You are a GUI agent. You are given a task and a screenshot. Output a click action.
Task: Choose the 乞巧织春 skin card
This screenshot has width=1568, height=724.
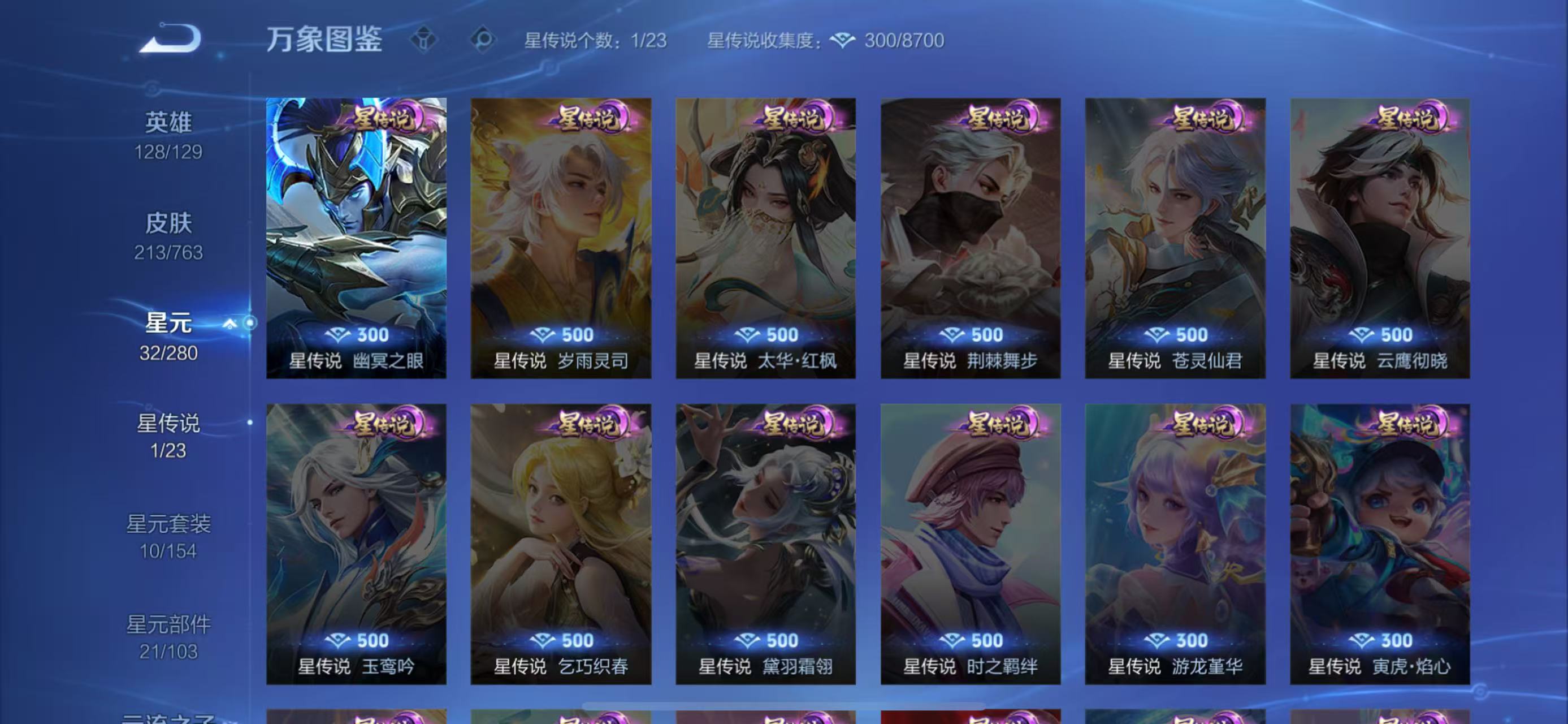tap(561, 544)
